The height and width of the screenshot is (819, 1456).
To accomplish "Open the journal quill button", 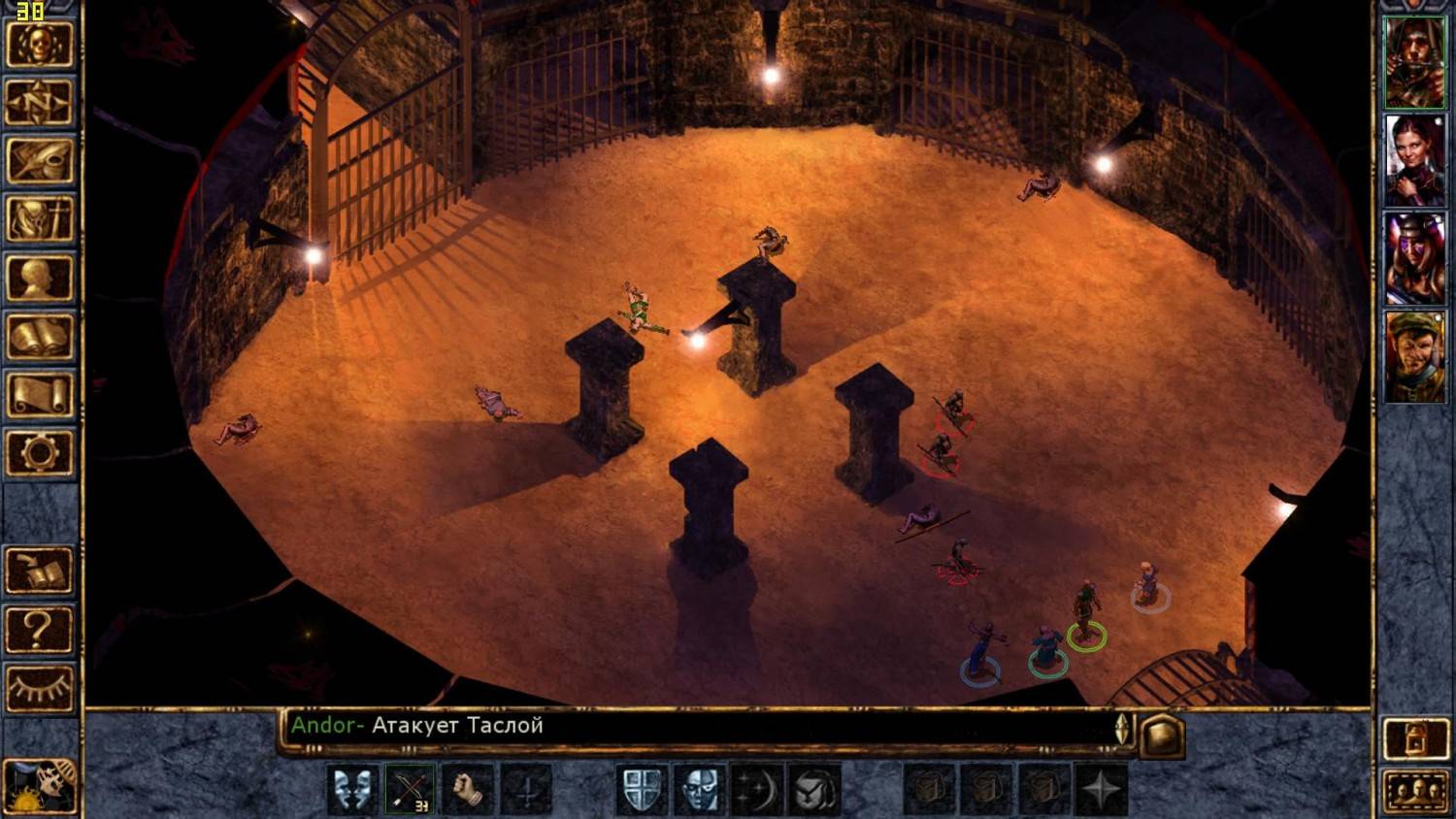I will [40, 160].
